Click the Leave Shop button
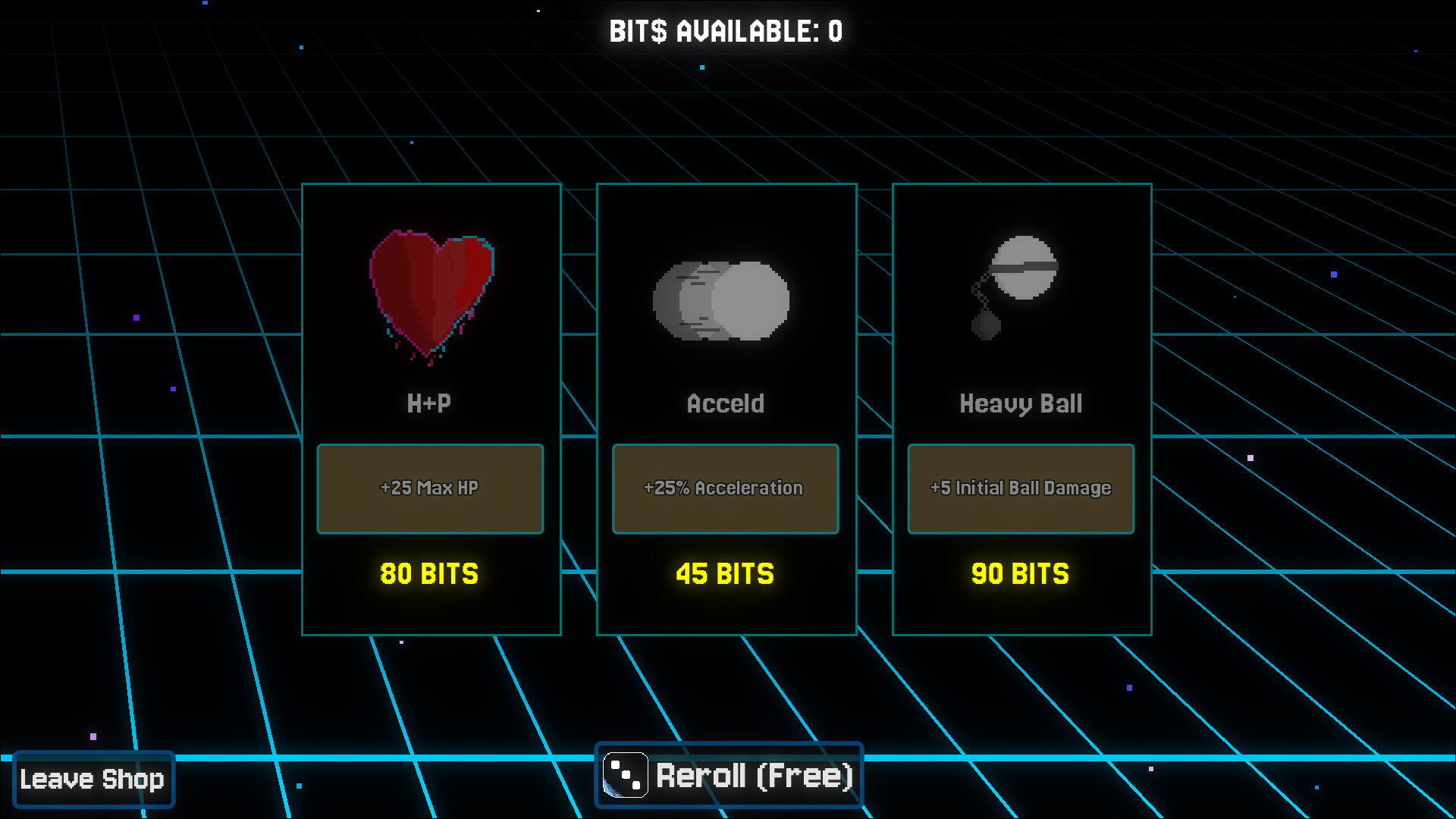Viewport: 1456px width, 819px height. pos(94,778)
